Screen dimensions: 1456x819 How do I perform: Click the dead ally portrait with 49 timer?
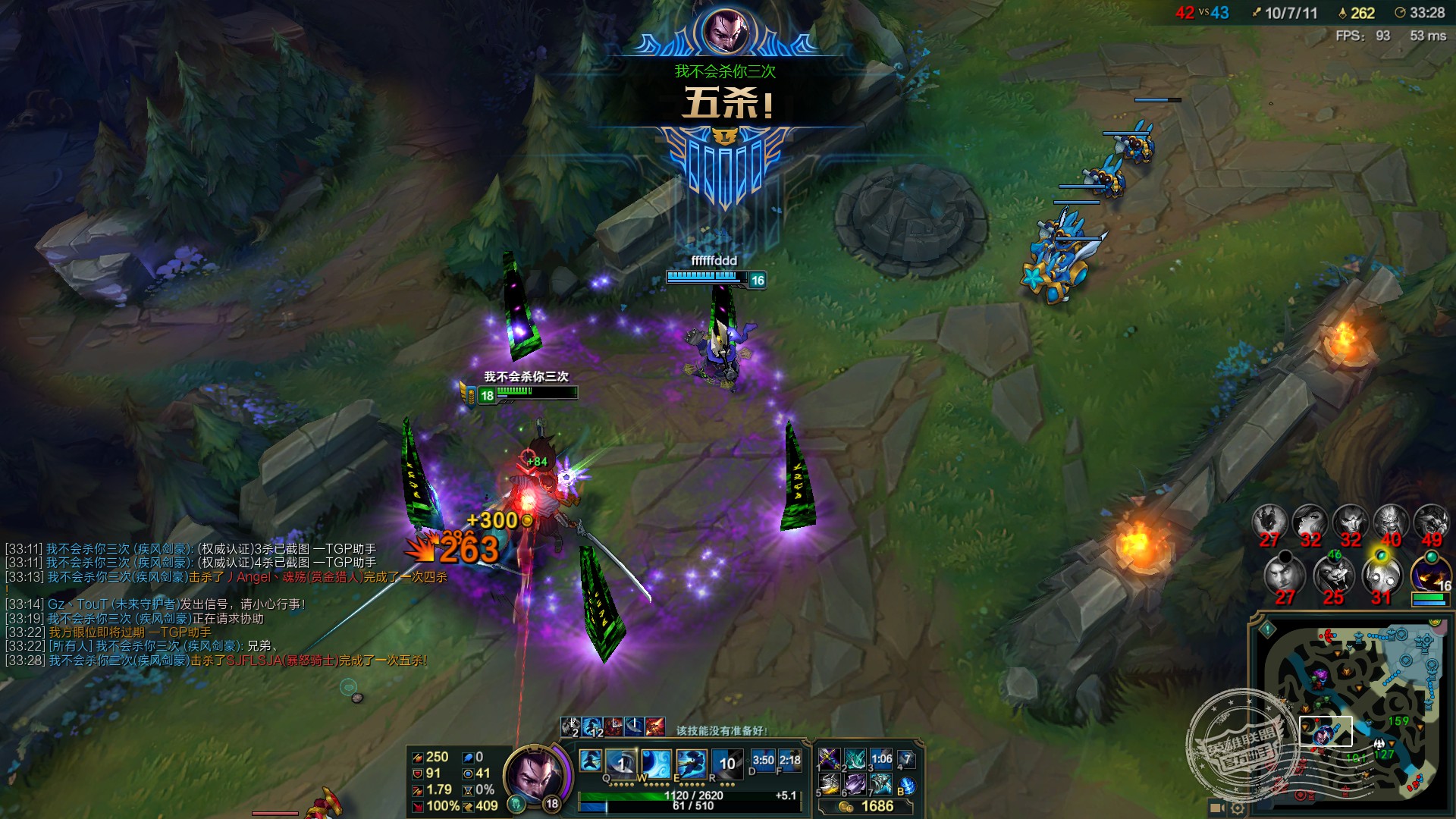(x=1430, y=522)
